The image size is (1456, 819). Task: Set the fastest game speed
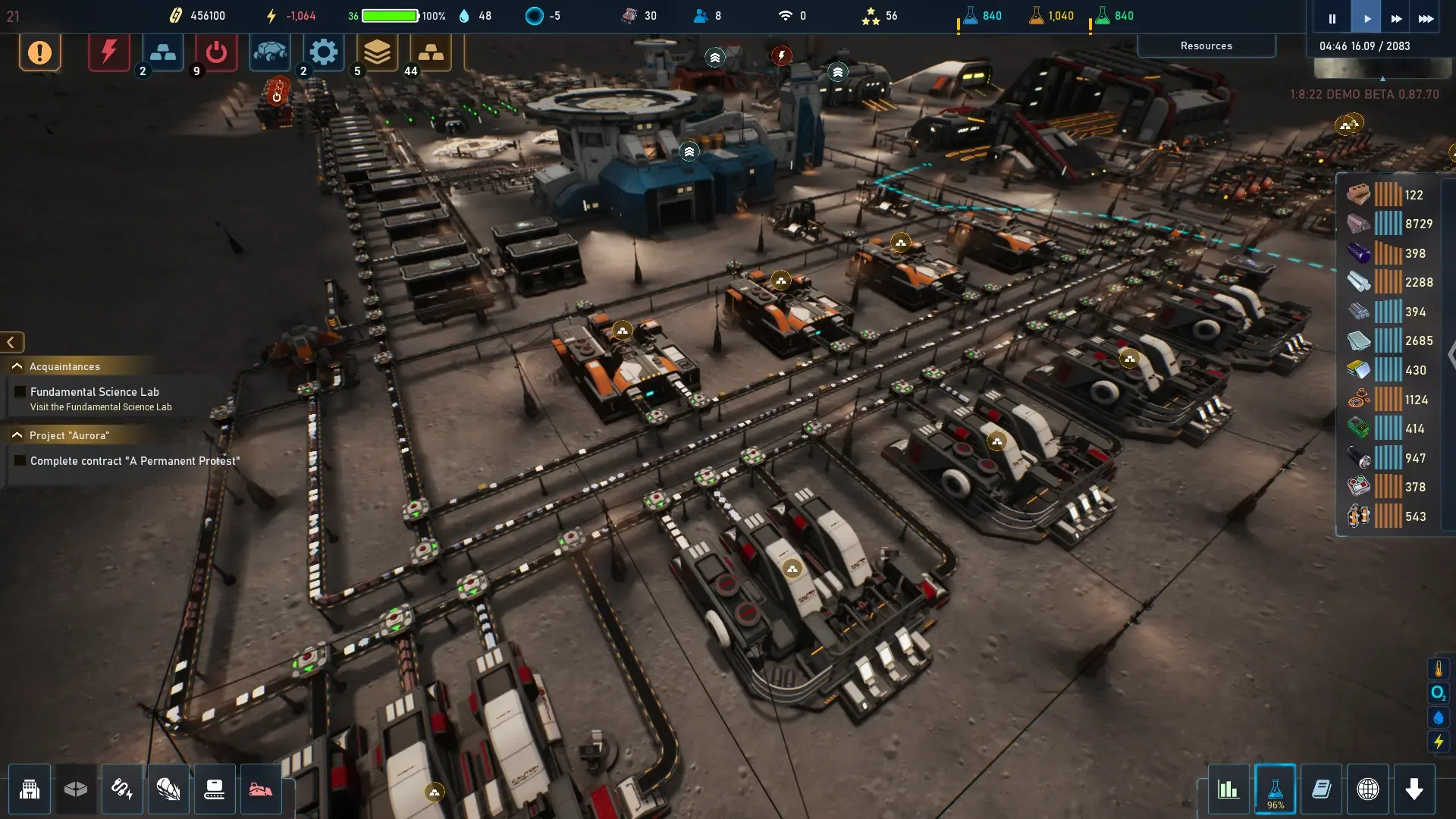1426,18
